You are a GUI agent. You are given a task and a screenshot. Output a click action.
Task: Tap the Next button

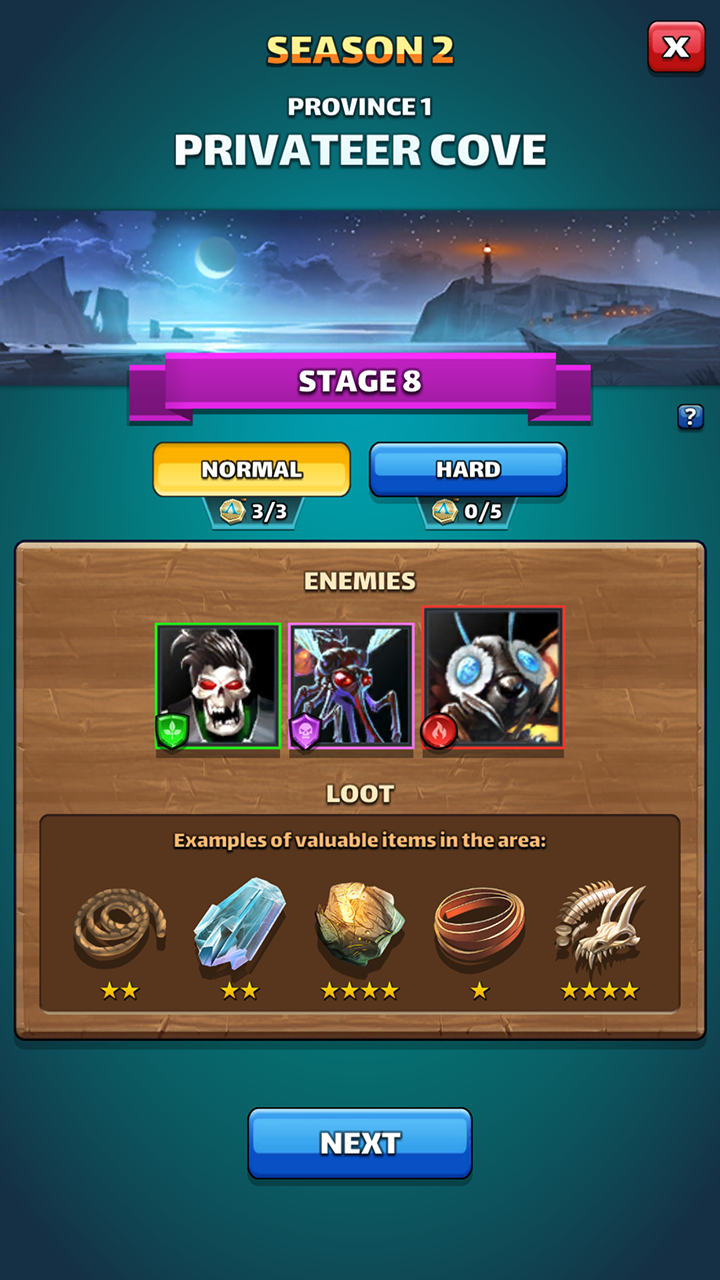pyautogui.click(x=360, y=1143)
